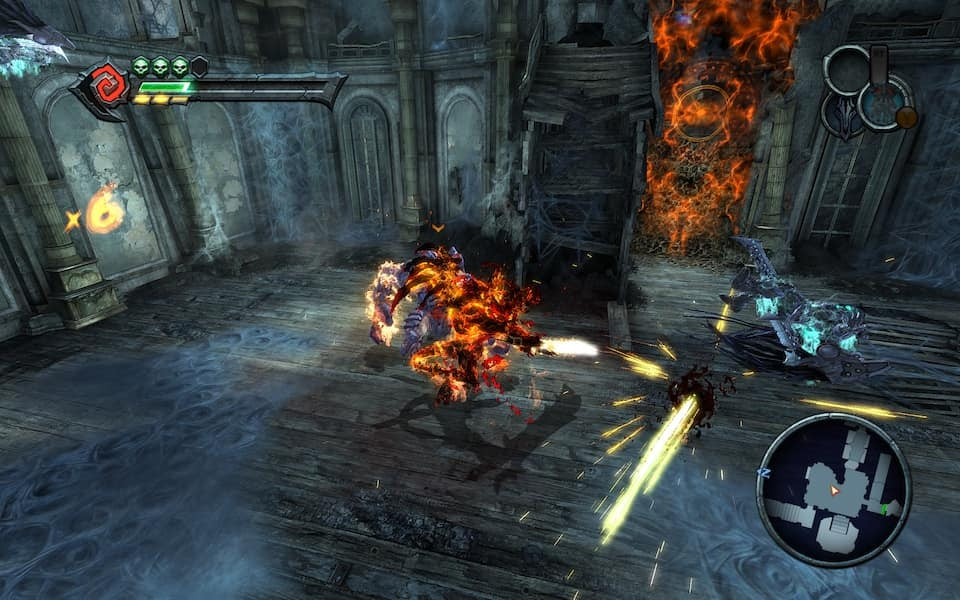Click the circular minimap
Viewport: 960px width, 600px height.
834,490
